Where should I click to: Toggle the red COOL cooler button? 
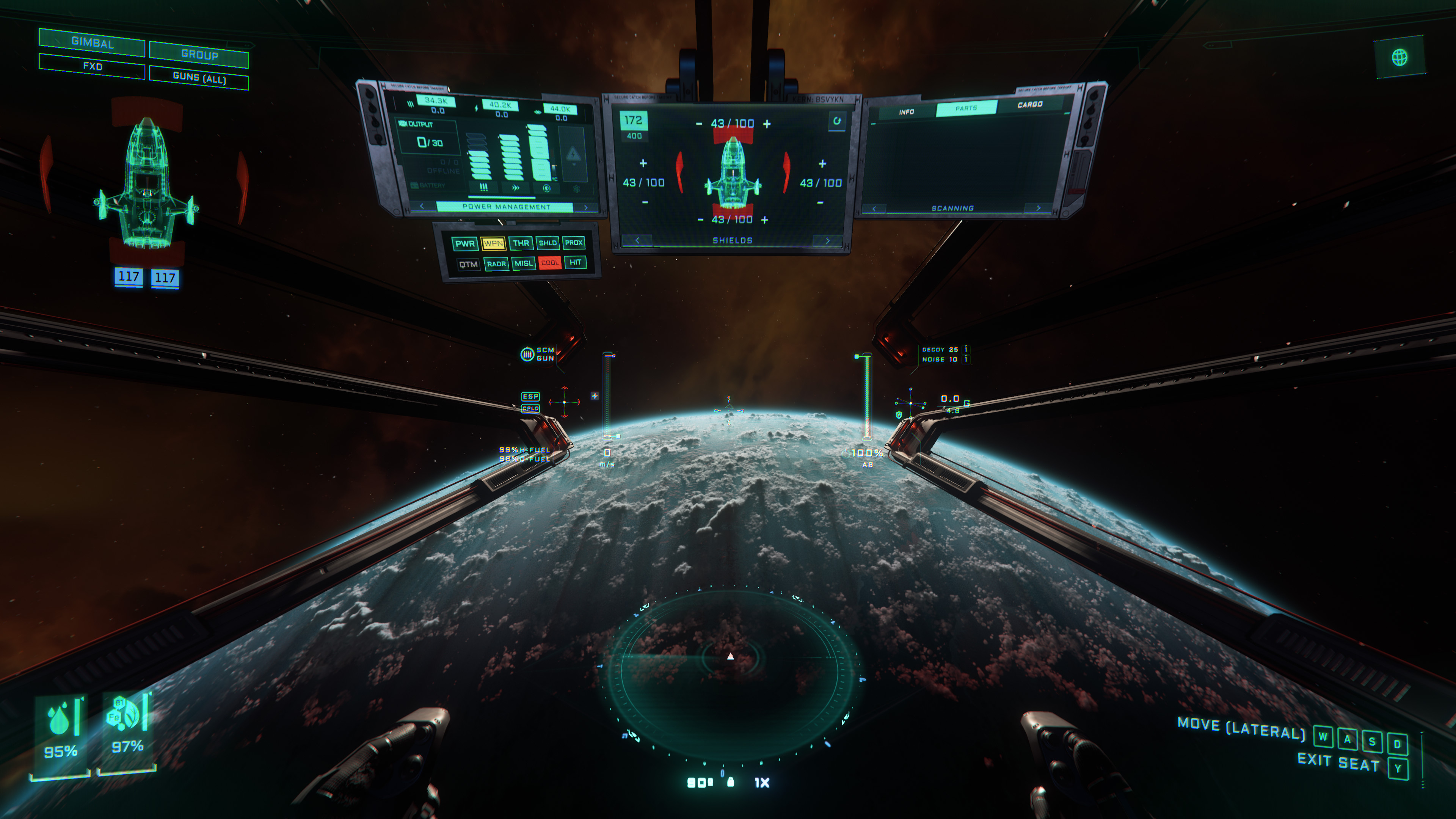pyautogui.click(x=549, y=263)
